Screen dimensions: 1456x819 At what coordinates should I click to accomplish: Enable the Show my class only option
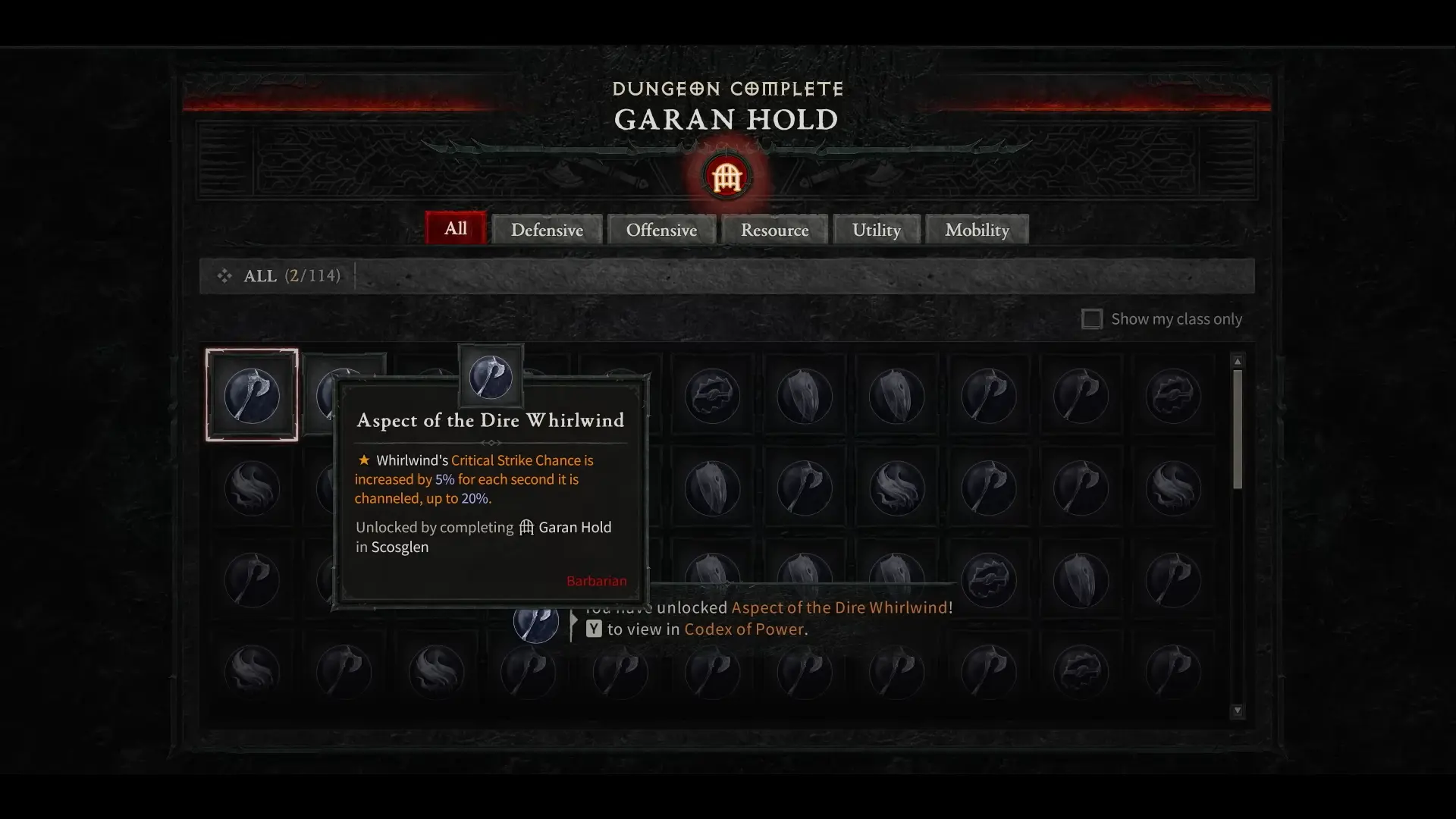click(1092, 318)
